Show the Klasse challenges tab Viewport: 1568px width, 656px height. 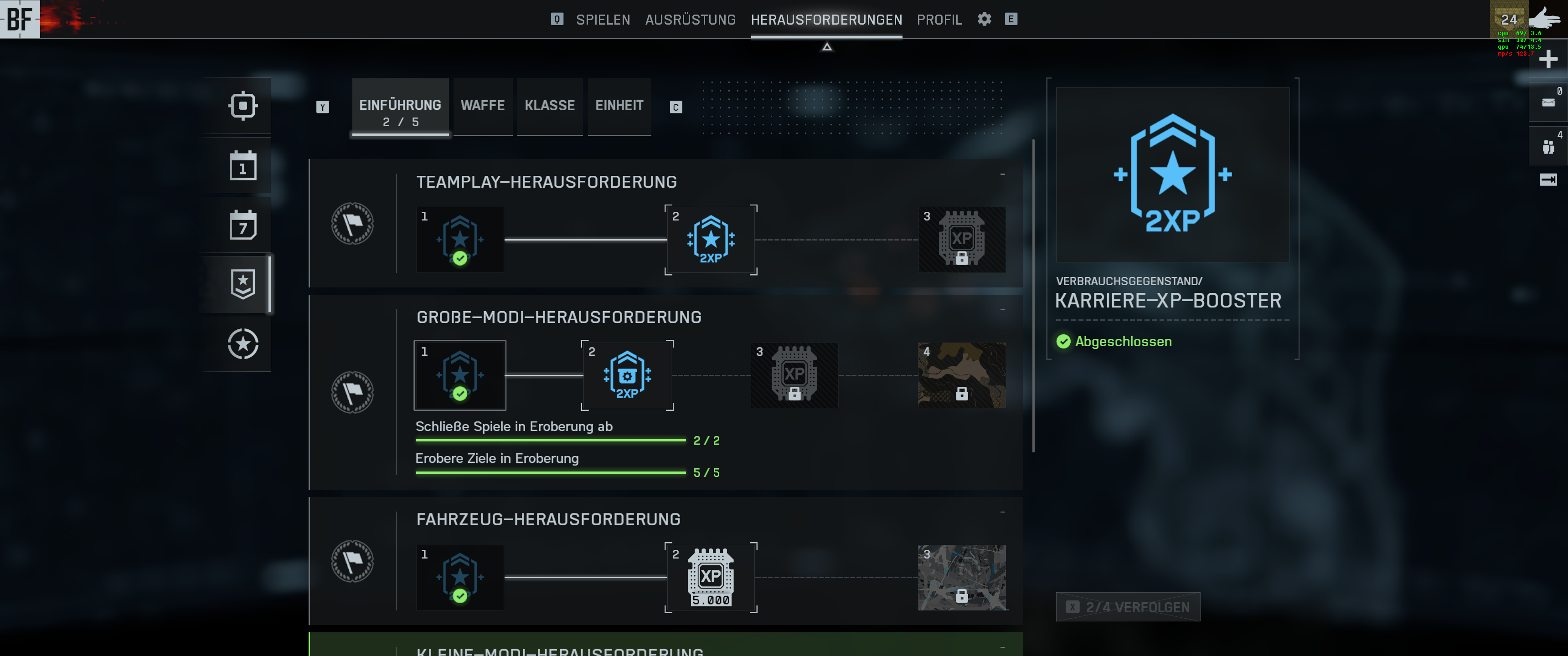click(x=550, y=106)
